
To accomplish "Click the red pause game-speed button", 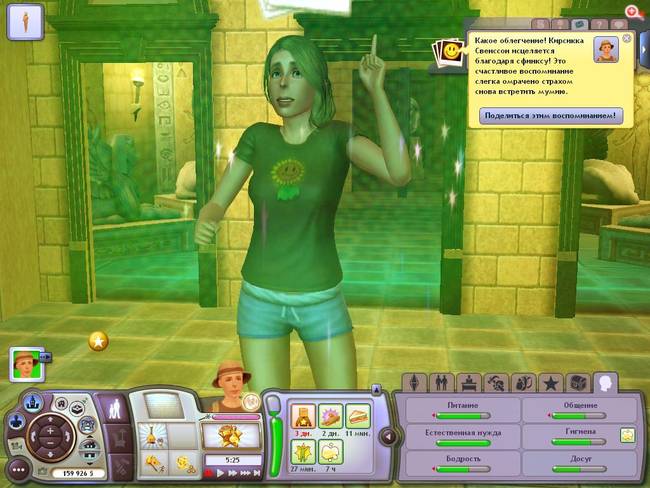I will point(208,472).
